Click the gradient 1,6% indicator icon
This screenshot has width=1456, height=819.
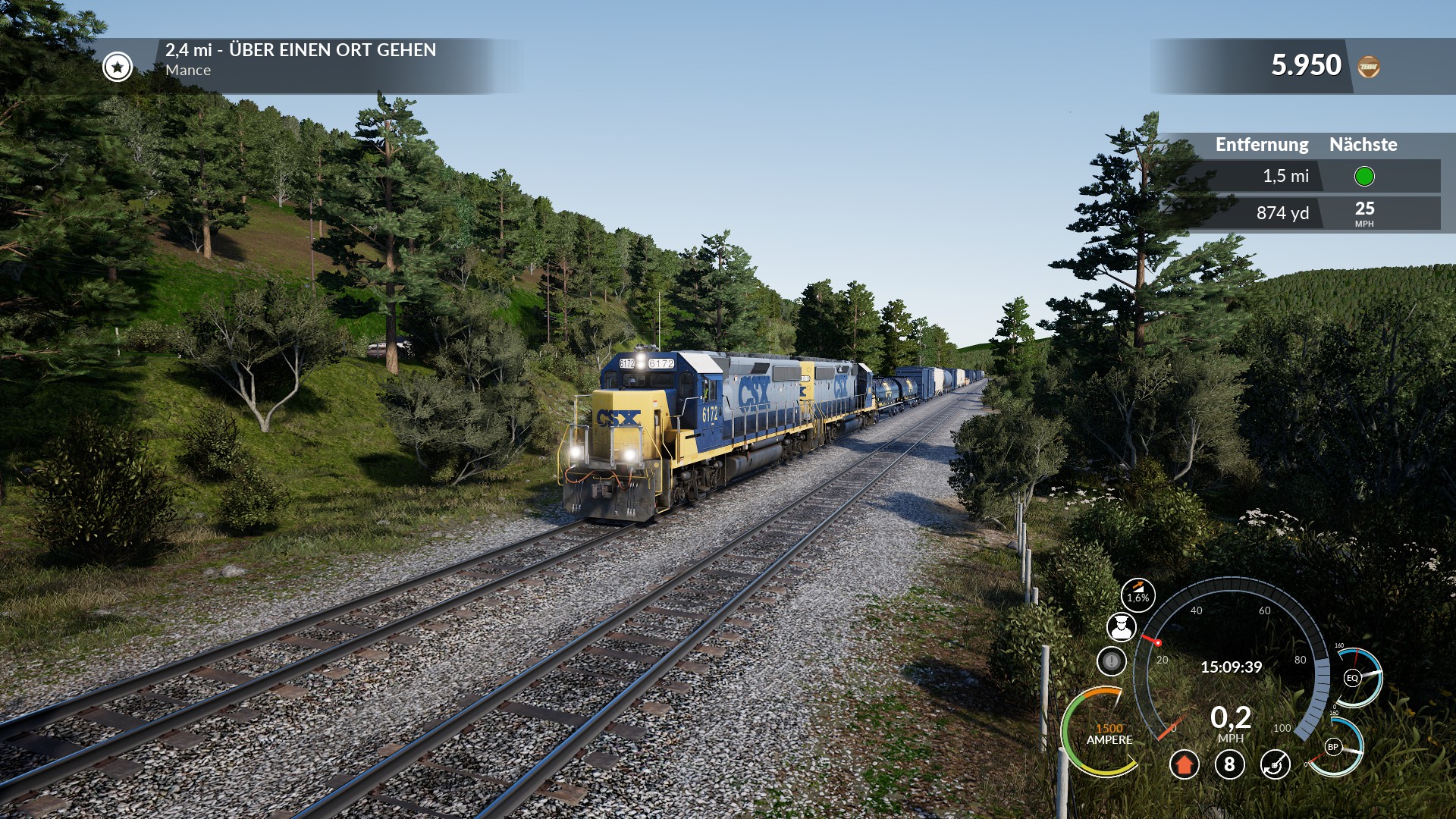tap(1137, 595)
